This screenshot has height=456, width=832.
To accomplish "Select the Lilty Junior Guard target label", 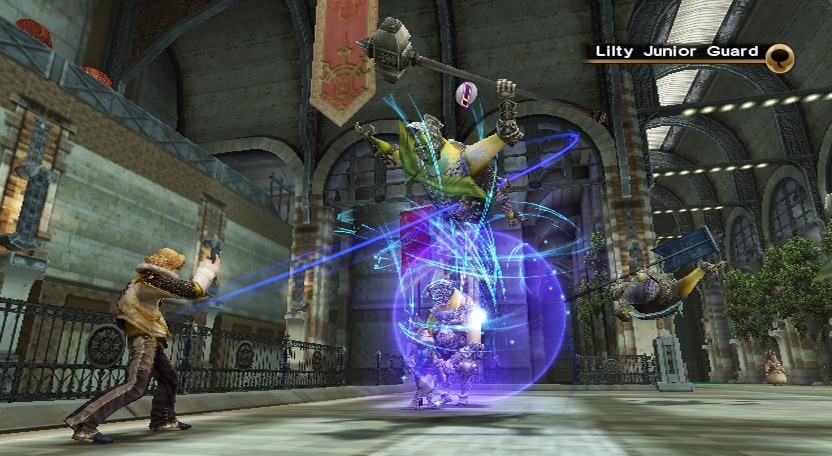I will [677, 52].
